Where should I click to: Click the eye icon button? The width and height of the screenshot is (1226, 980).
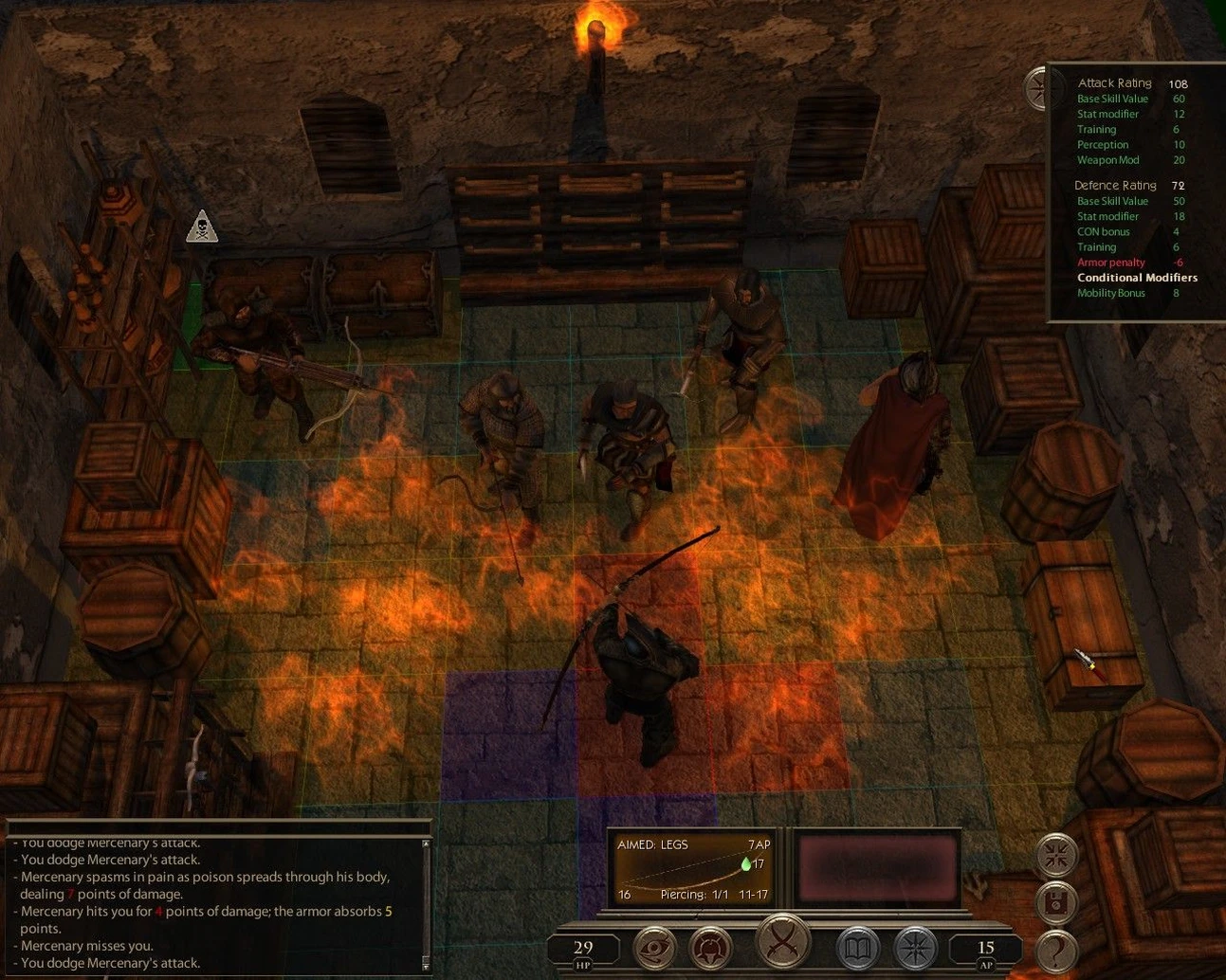tap(654, 949)
